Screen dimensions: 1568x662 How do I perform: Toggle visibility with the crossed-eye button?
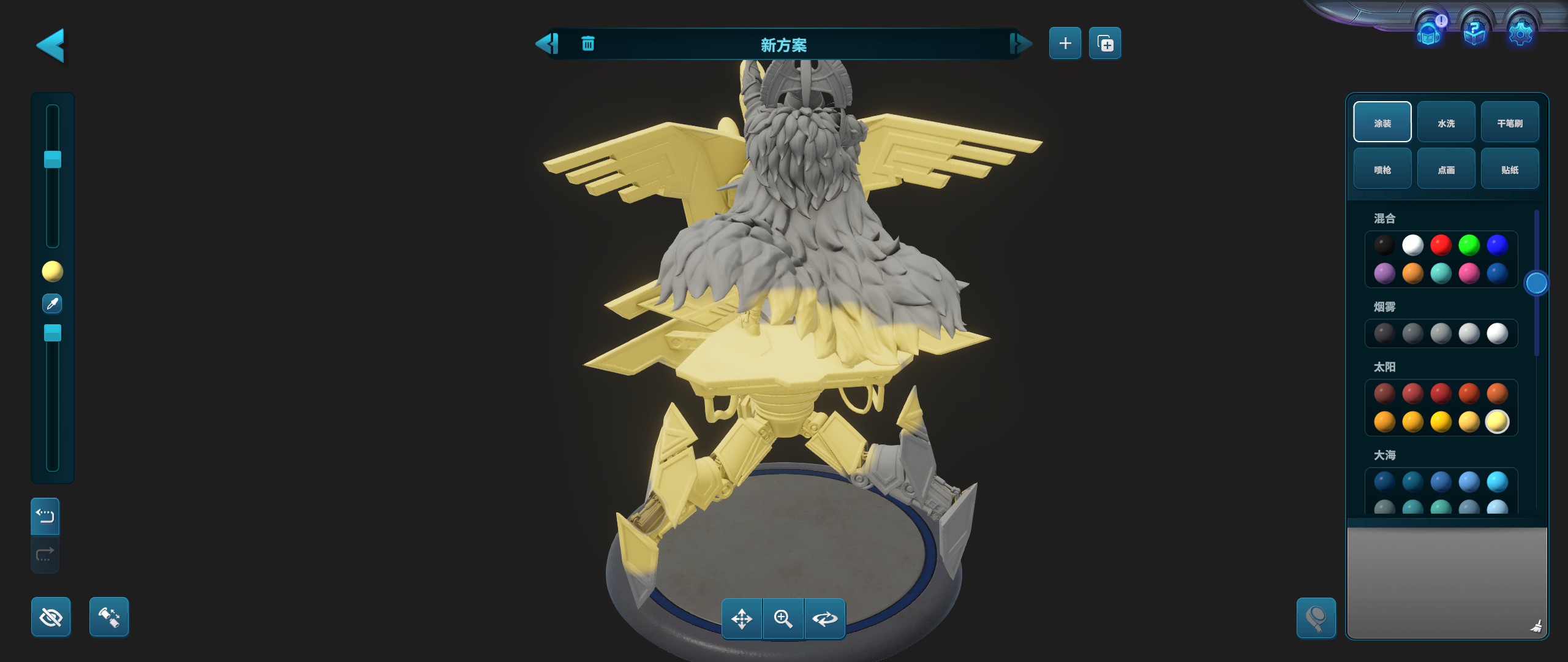(x=51, y=617)
